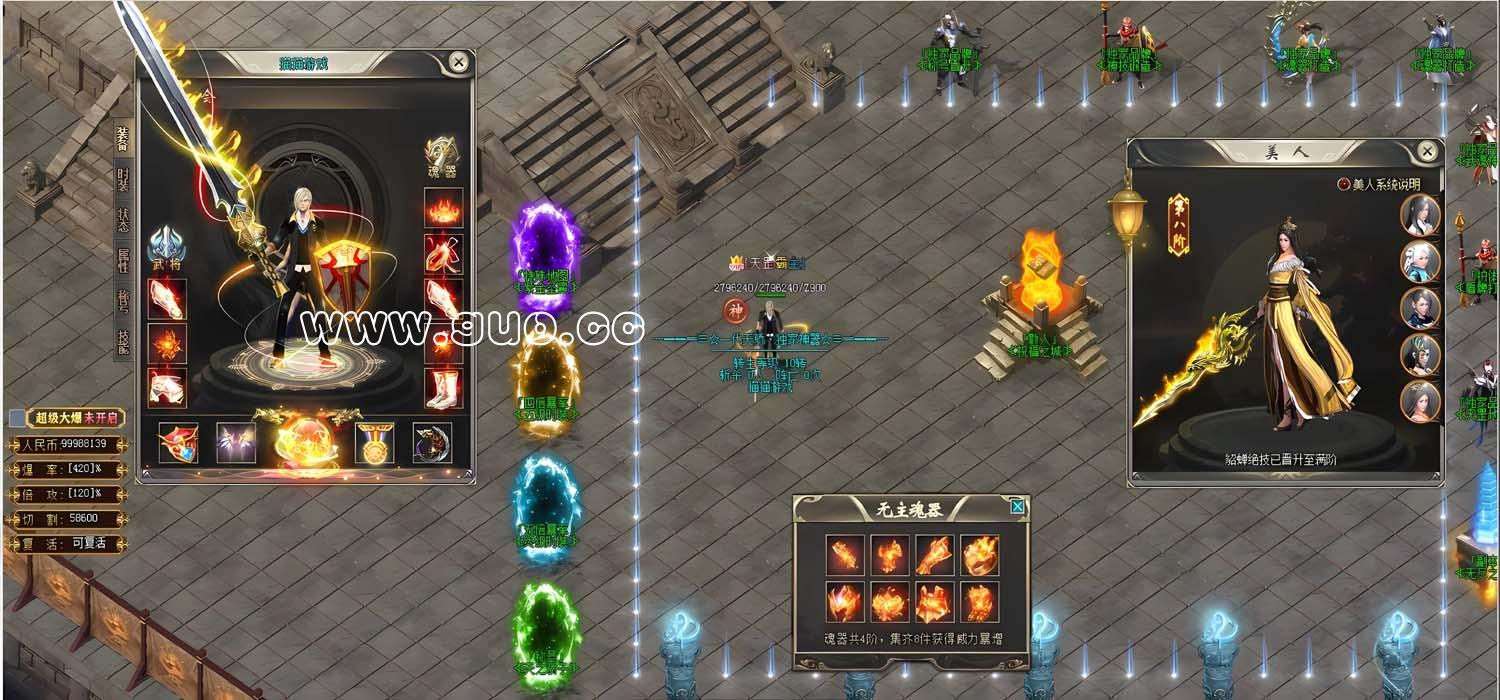Choose the purple wings equipment slot
Viewport: 1500px width, 700px height.
pyautogui.click(x=236, y=443)
